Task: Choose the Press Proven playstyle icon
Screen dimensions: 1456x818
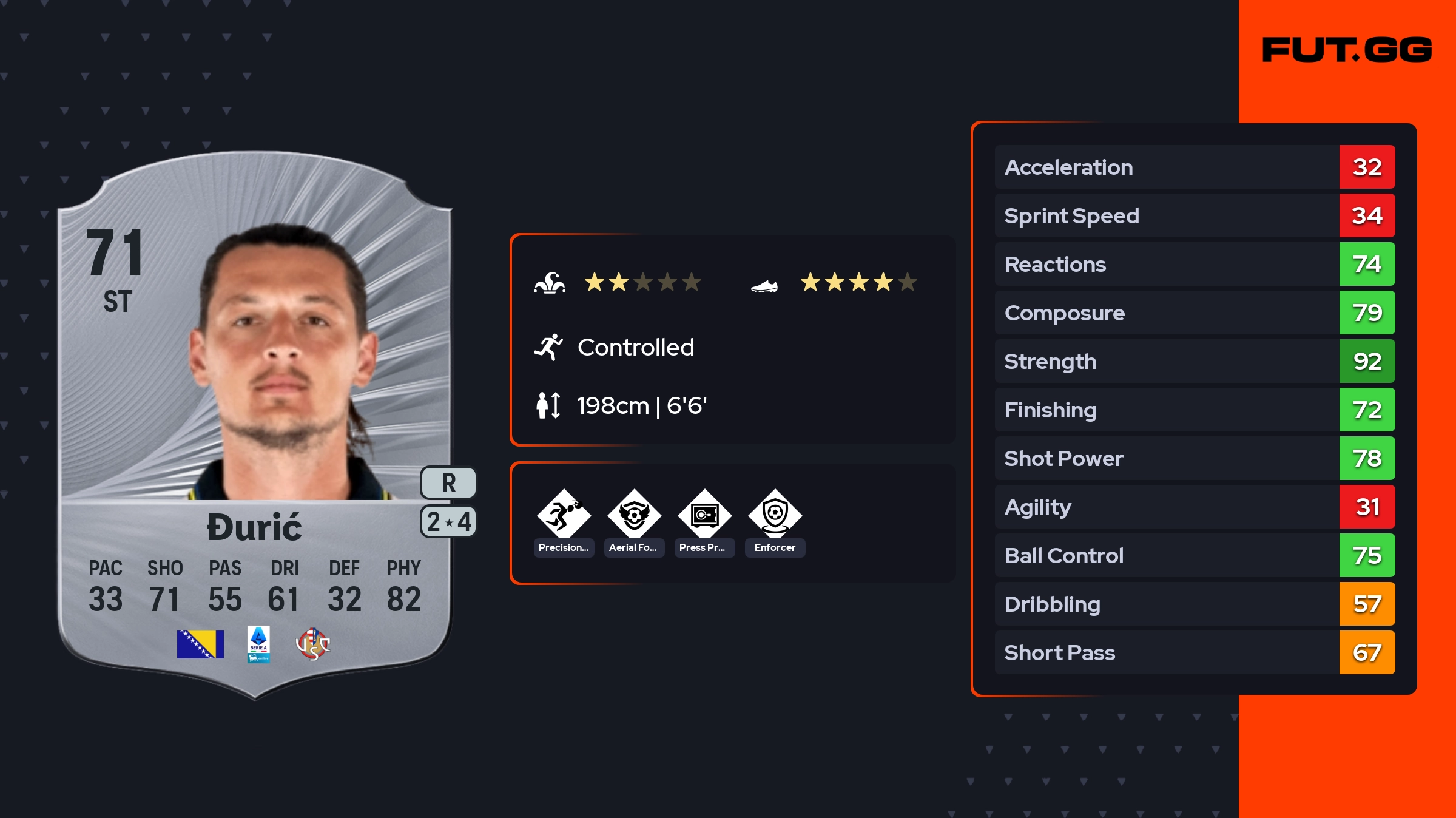Action: [704, 515]
